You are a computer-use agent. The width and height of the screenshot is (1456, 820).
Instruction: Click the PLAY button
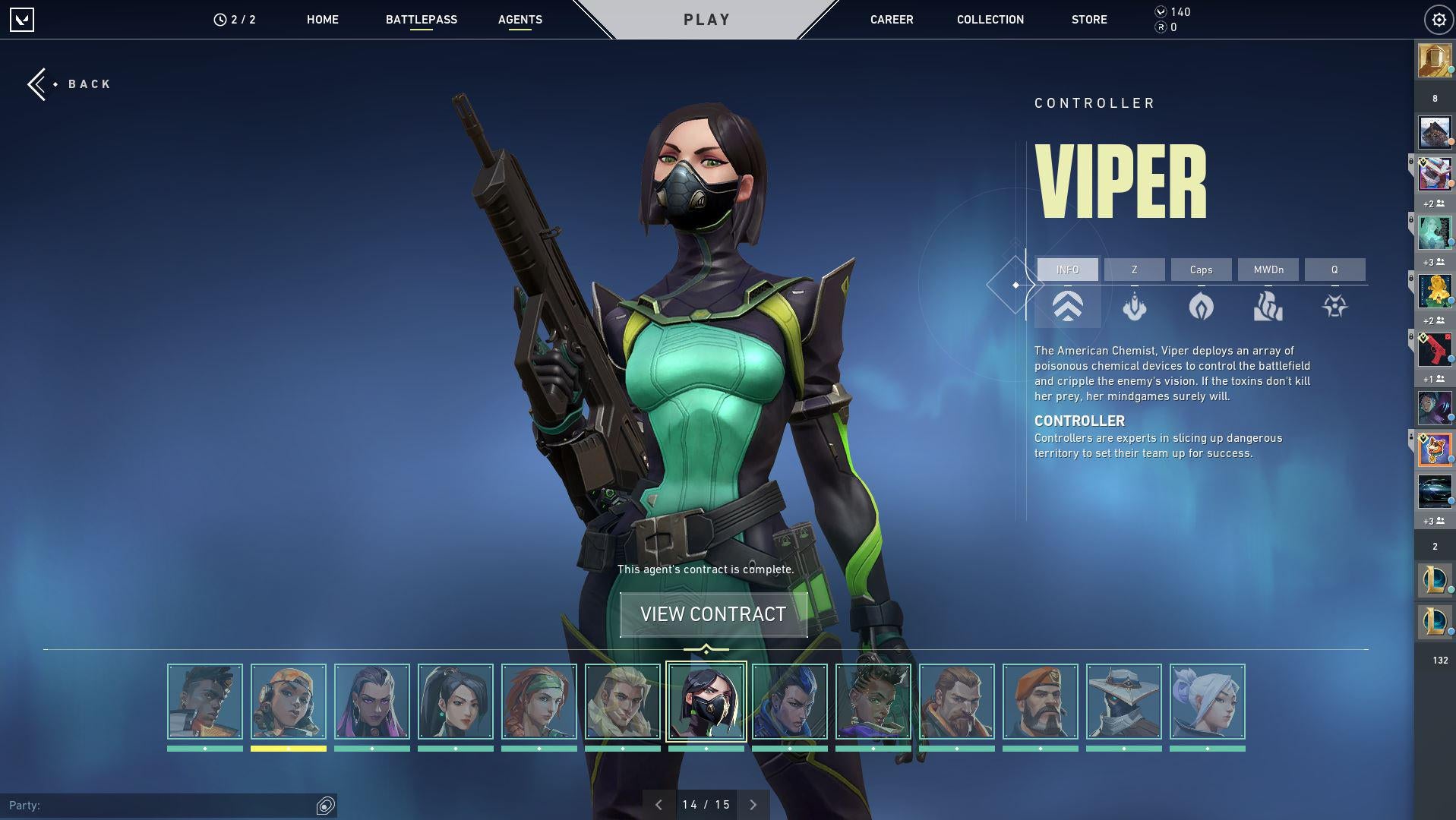click(x=706, y=20)
